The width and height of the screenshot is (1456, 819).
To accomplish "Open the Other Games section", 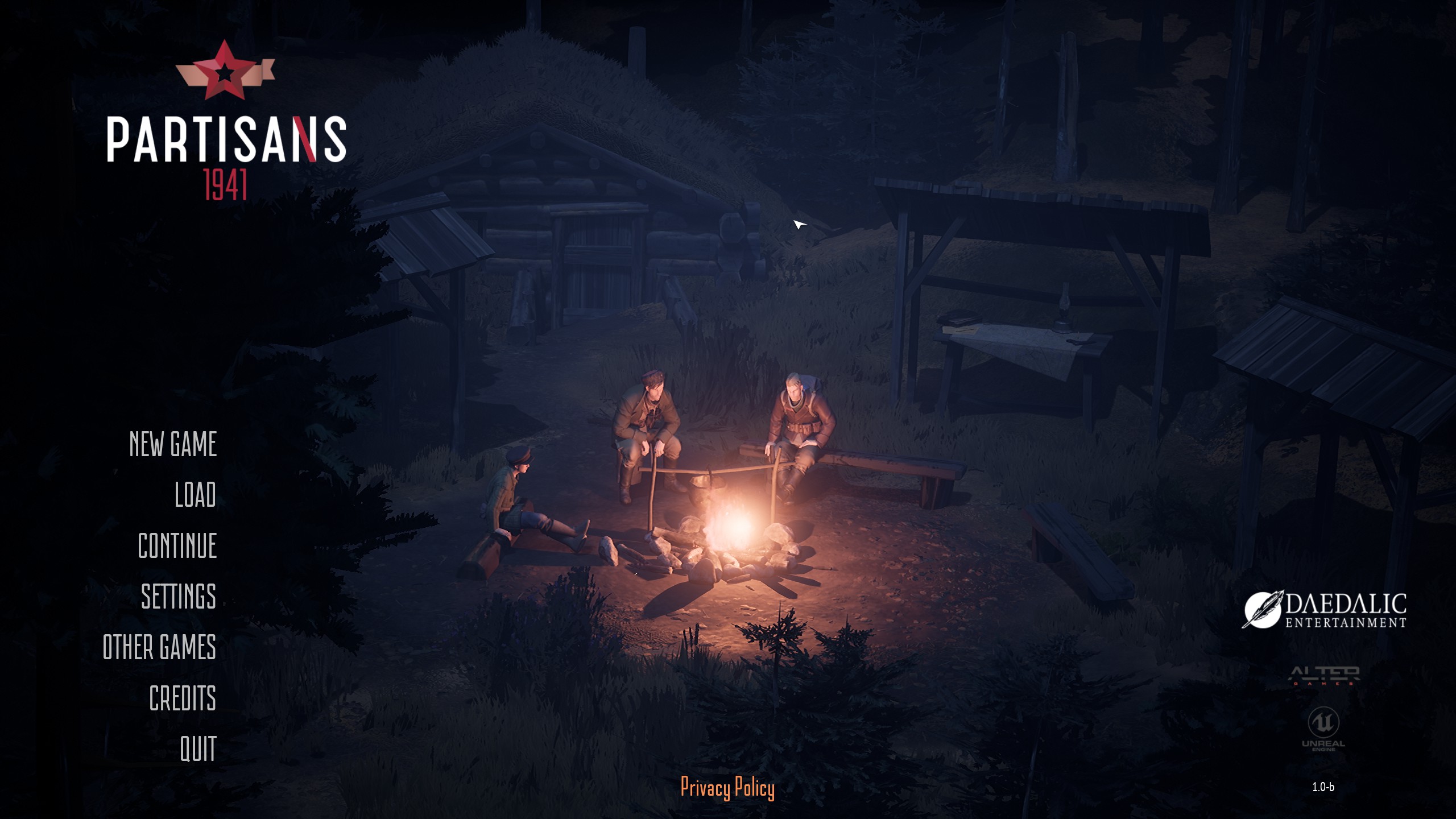I will pos(160,648).
